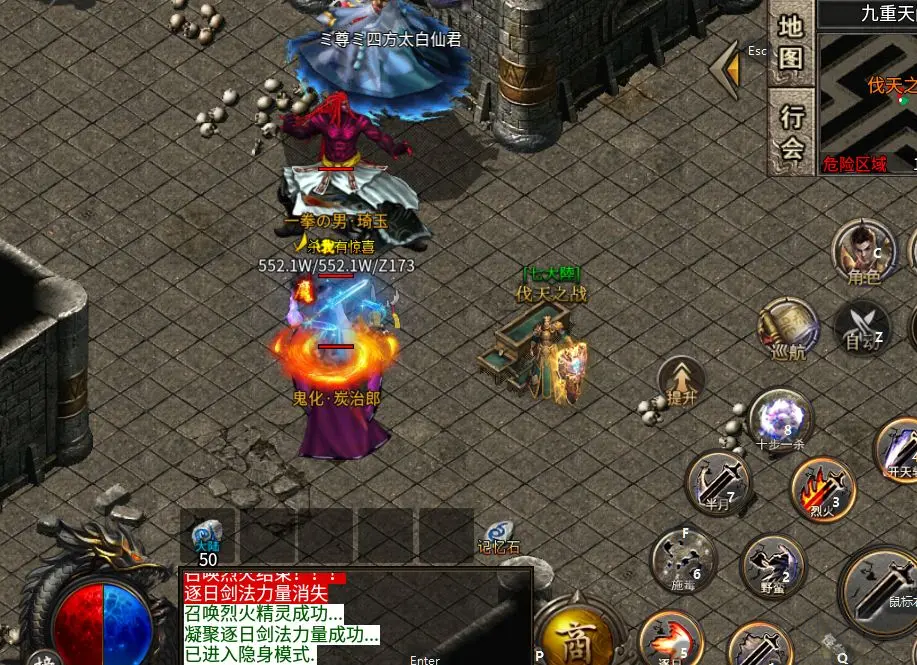Activate the 烈火 flame sword skill
This screenshot has width=917, height=665.
pyautogui.click(x=822, y=490)
